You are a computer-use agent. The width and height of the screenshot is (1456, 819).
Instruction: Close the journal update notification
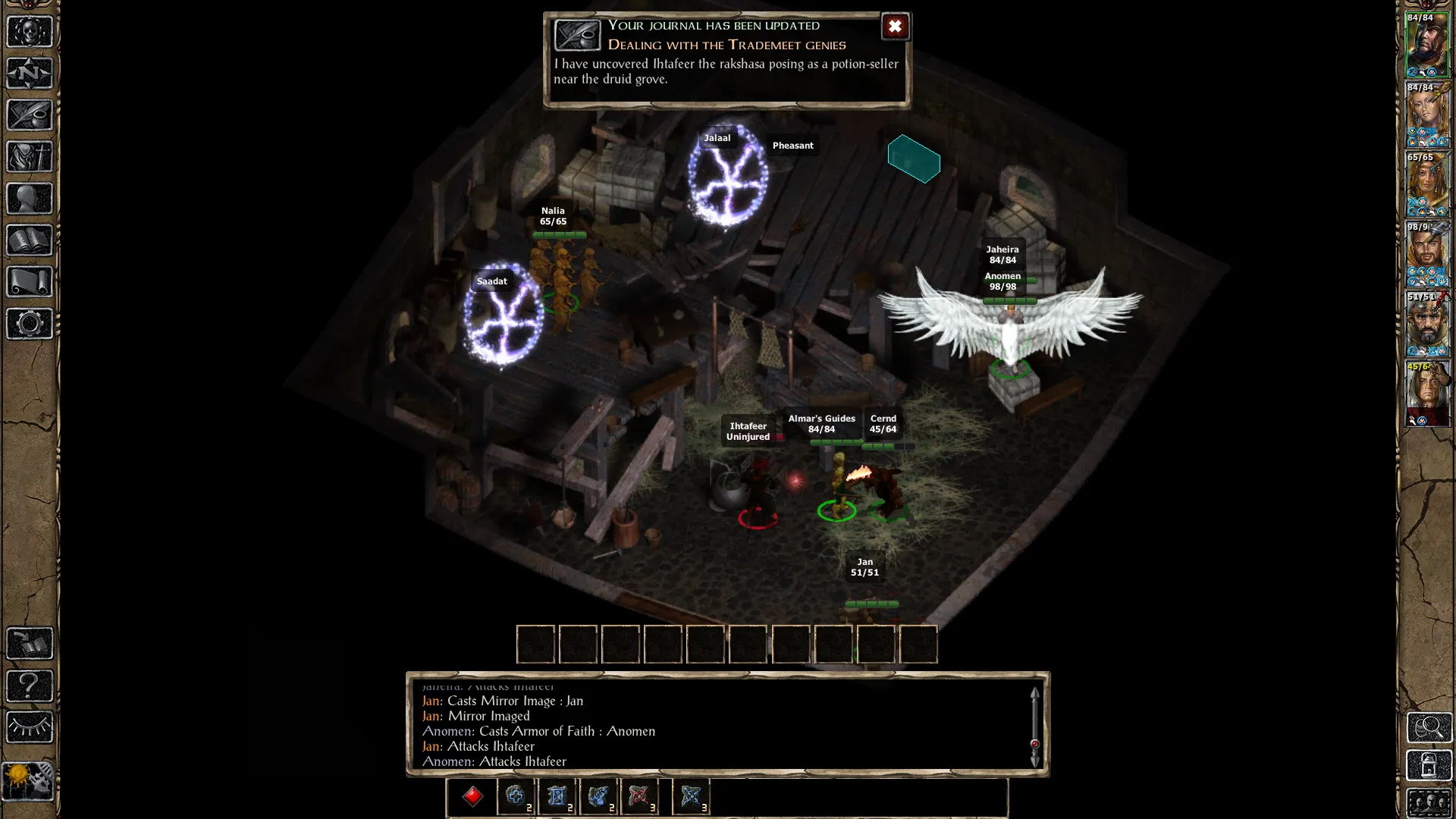[x=895, y=27]
